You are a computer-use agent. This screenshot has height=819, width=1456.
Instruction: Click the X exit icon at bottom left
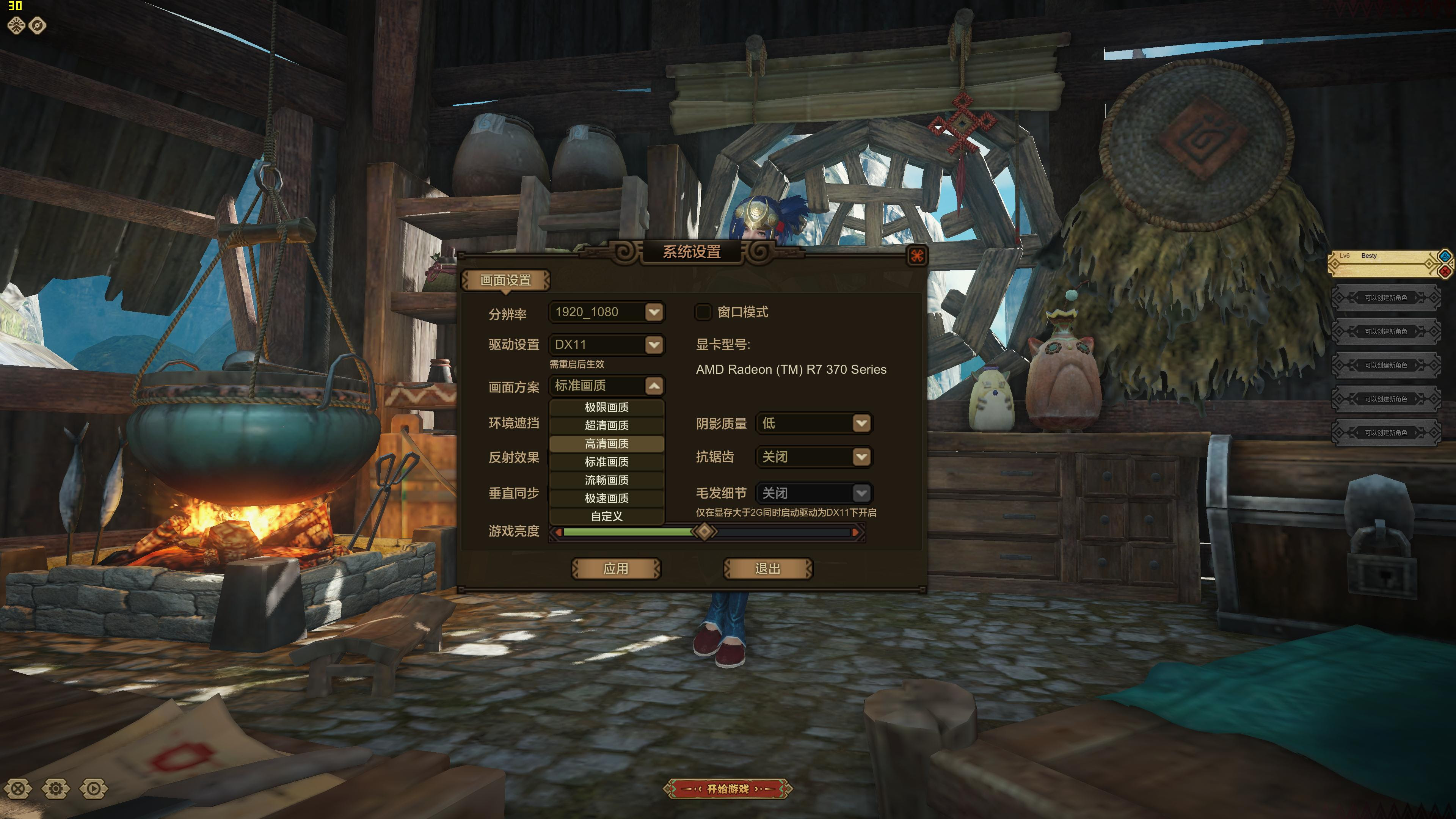(x=19, y=789)
